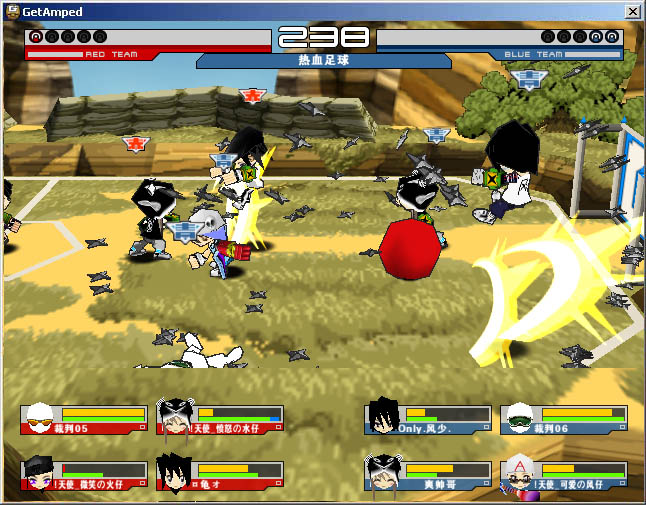Viewport: 646px width, 505px height.
Task: Select the 裁判06 player panel
Action: point(564,419)
